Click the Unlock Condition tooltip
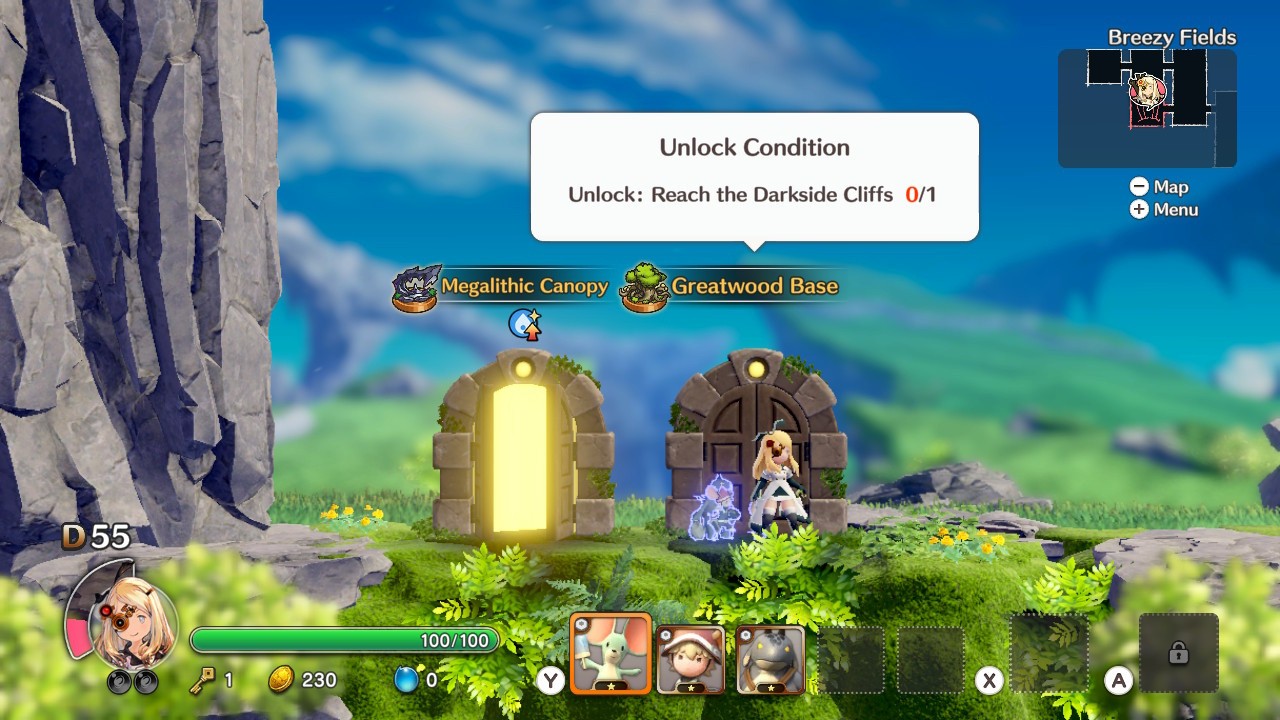Image resolution: width=1280 pixels, height=720 pixels. tap(754, 177)
